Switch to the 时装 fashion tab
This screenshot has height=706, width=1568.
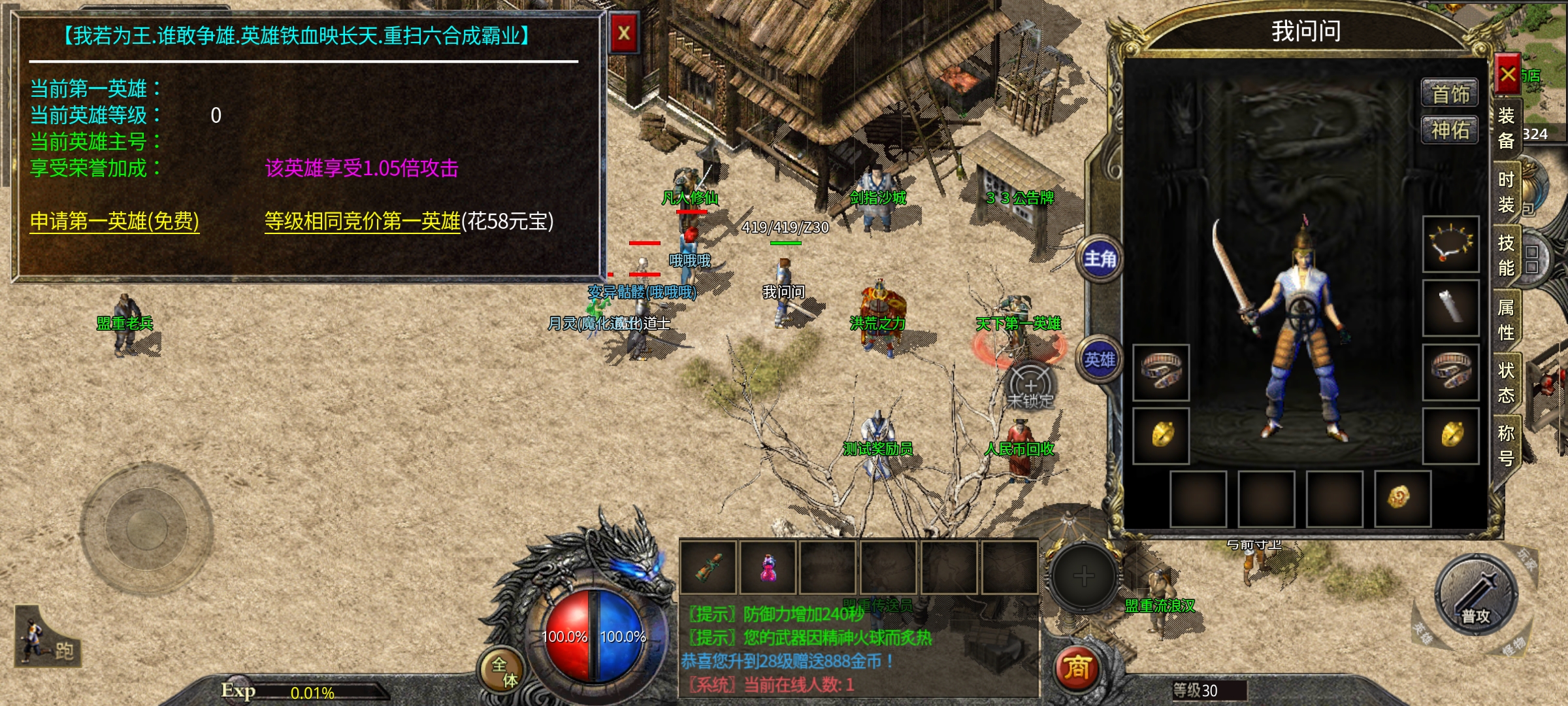tap(1506, 192)
